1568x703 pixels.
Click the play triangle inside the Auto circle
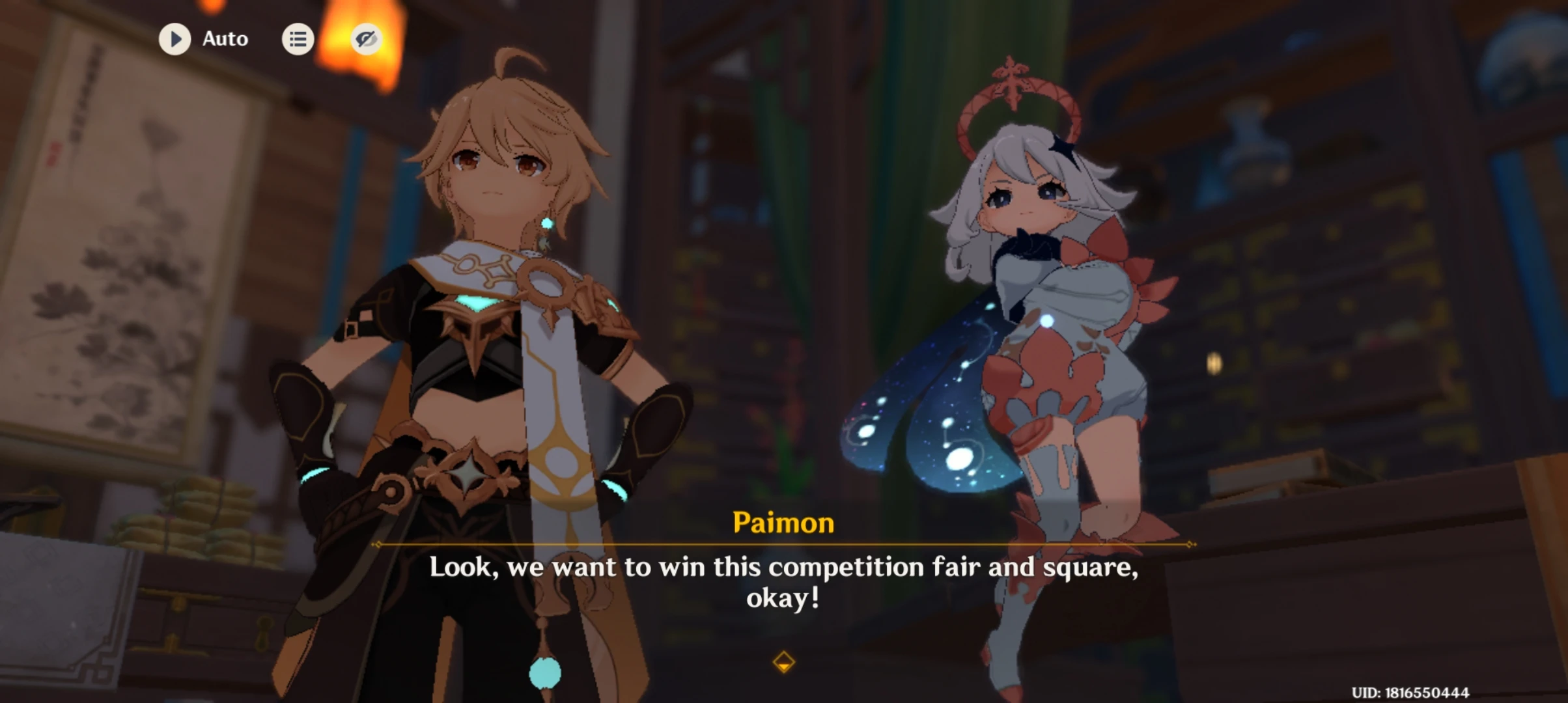[176, 38]
